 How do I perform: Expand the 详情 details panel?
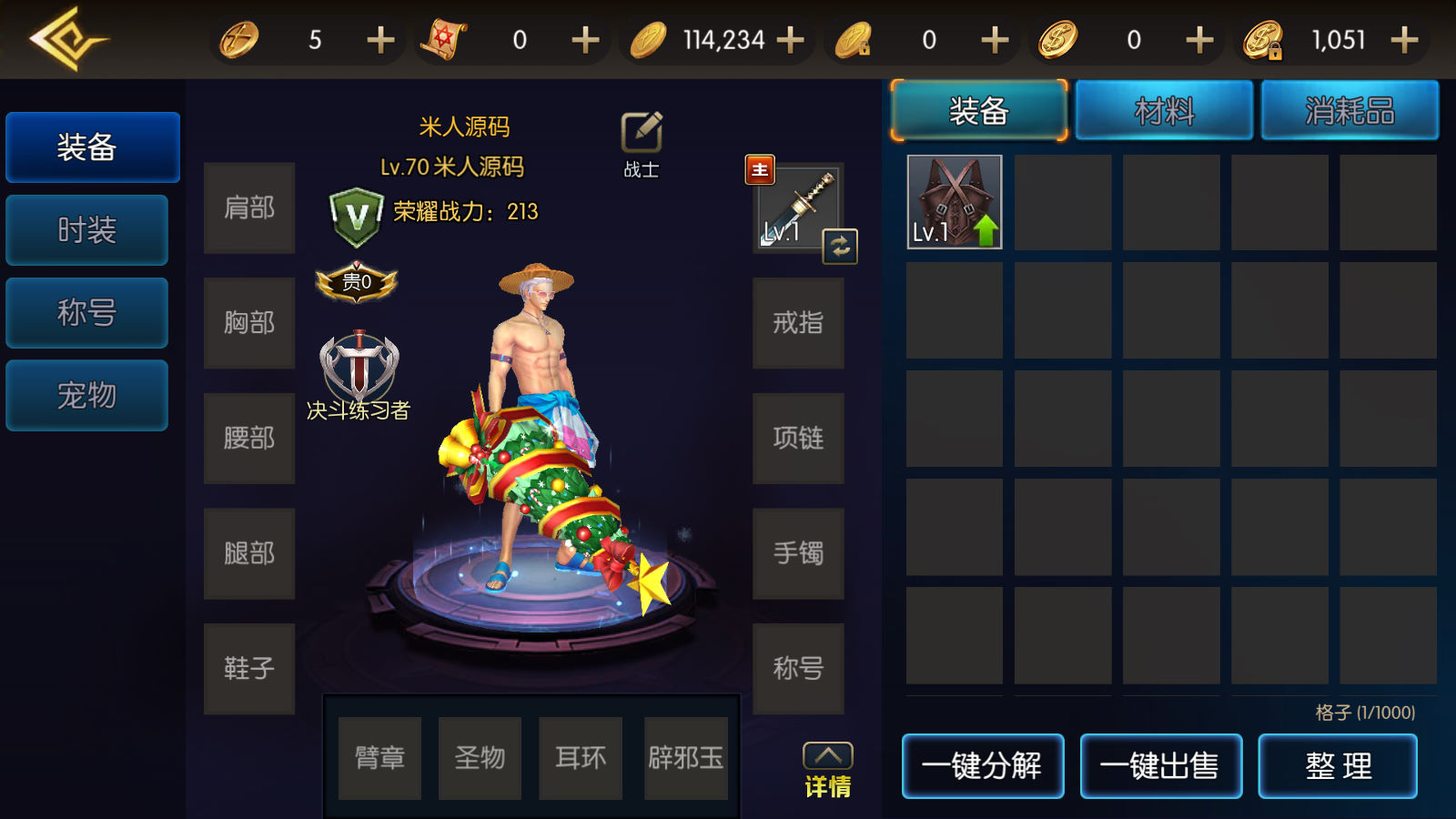point(827,770)
